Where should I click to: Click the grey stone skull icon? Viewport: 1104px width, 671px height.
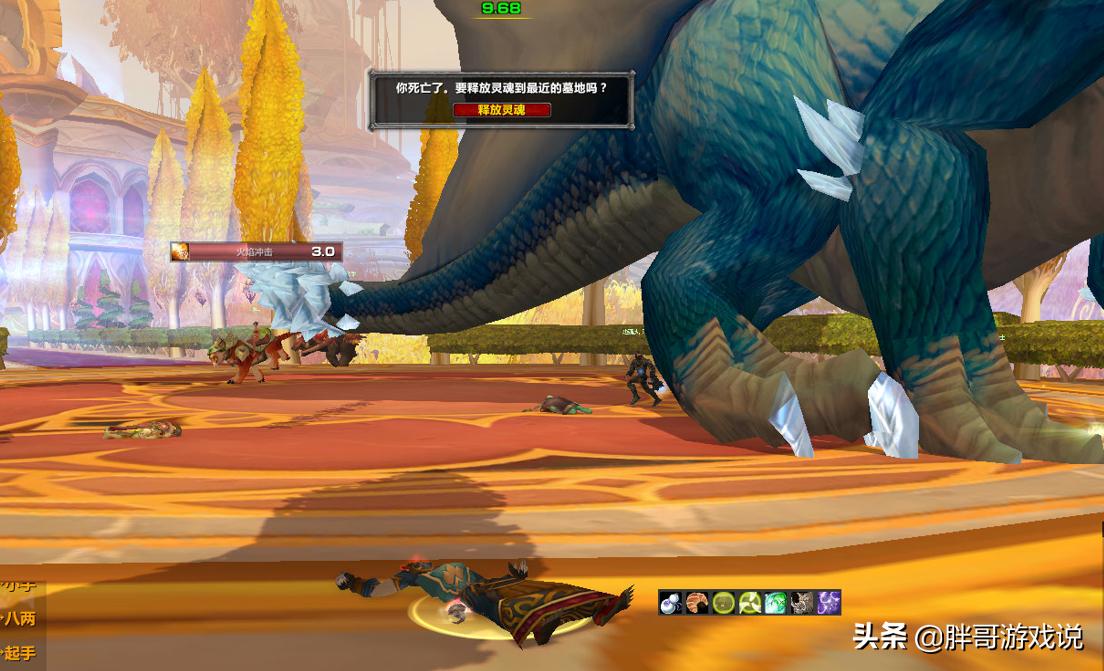[802, 603]
